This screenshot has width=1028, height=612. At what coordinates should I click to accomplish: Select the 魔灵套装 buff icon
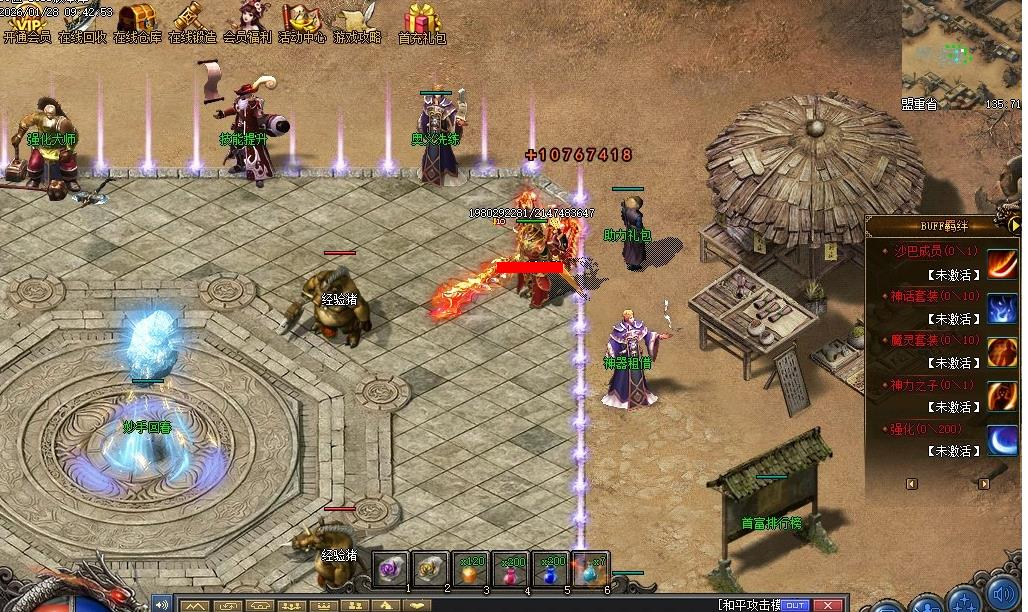(1003, 352)
